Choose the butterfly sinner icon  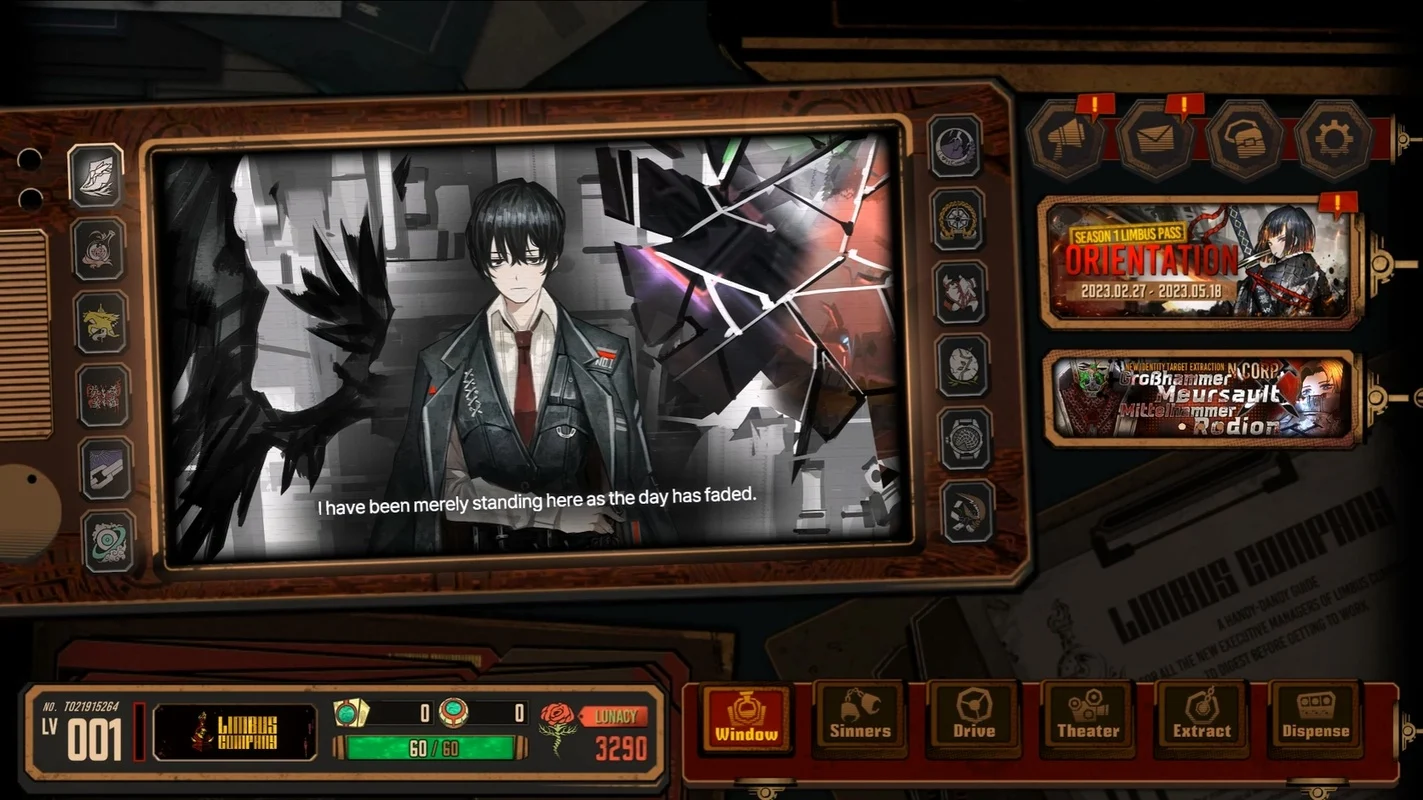104,395
